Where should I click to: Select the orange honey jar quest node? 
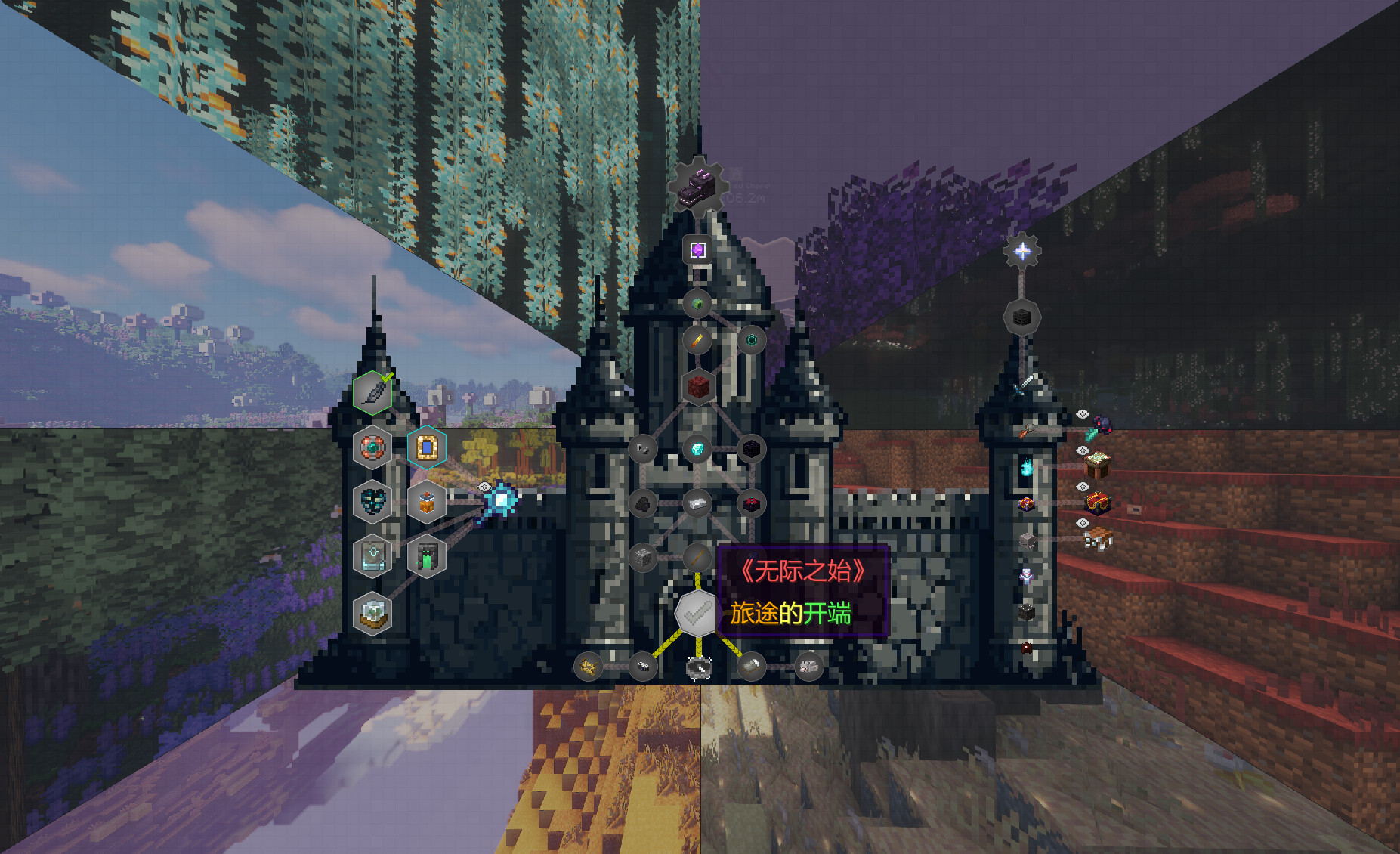coord(427,502)
